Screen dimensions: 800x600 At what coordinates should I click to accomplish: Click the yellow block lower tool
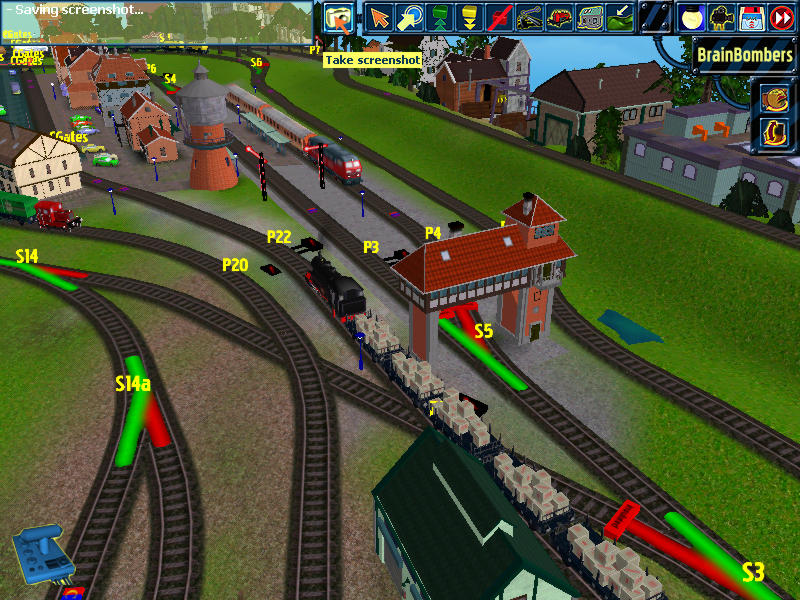tap(469, 18)
